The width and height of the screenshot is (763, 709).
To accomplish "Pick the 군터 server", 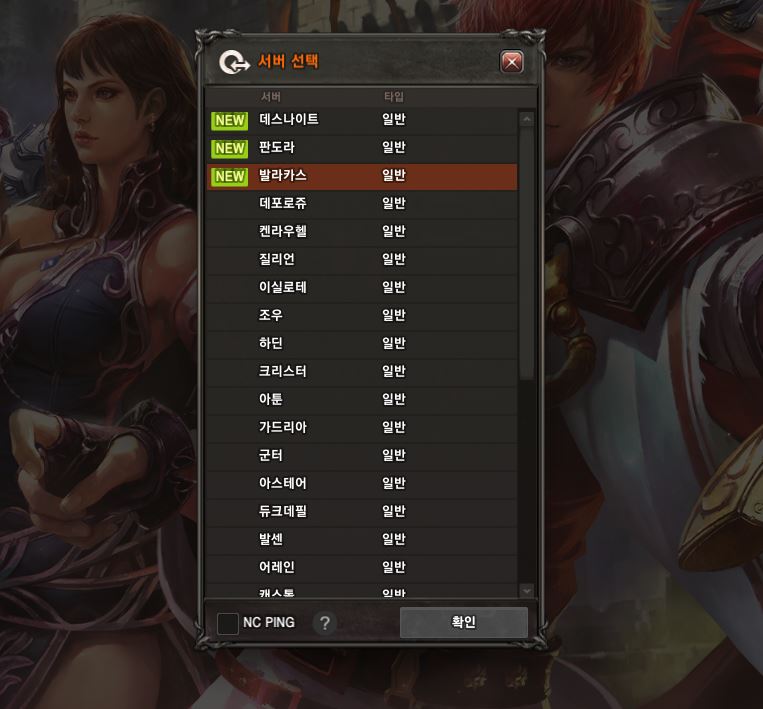I will [x=271, y=456].
